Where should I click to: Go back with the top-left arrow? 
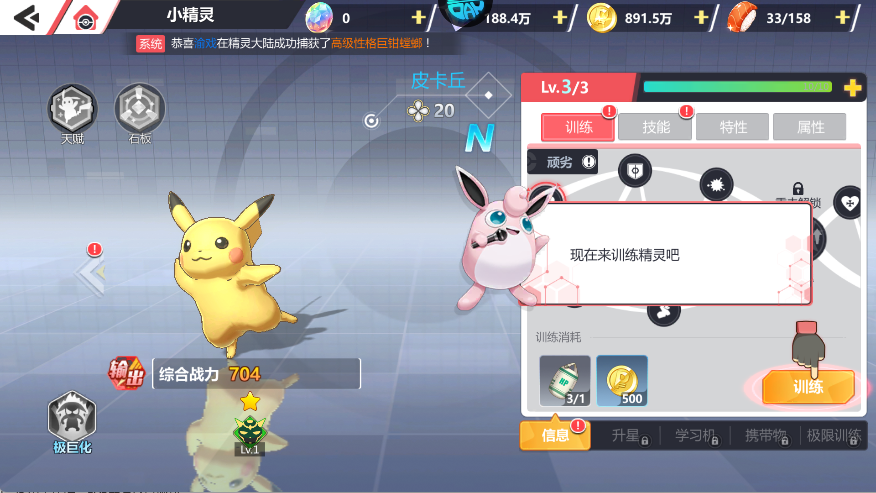pyautogui.click(x=27, y=17)
